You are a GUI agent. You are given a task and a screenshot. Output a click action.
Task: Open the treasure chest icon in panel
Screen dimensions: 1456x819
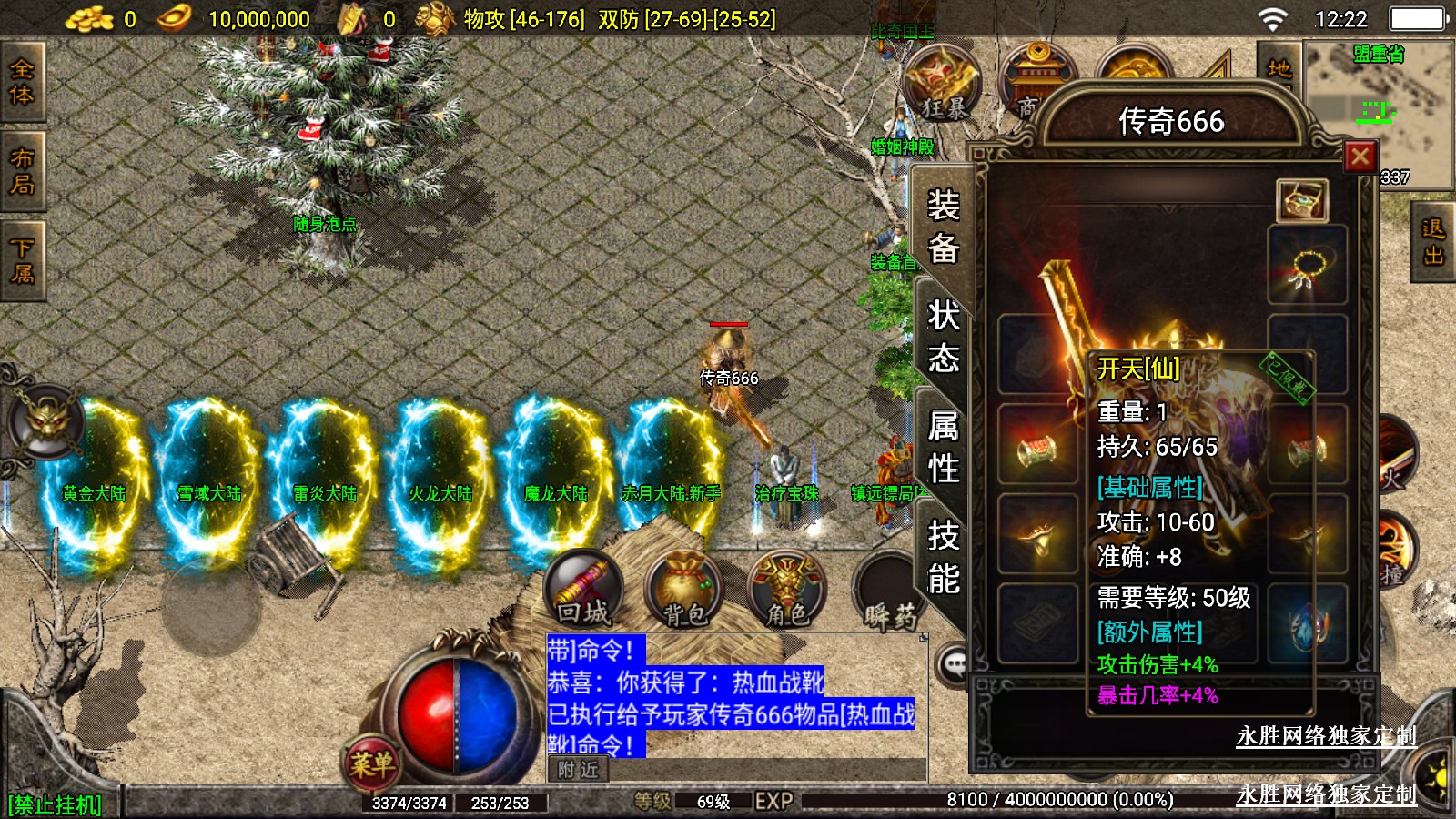pos(1302,200)
